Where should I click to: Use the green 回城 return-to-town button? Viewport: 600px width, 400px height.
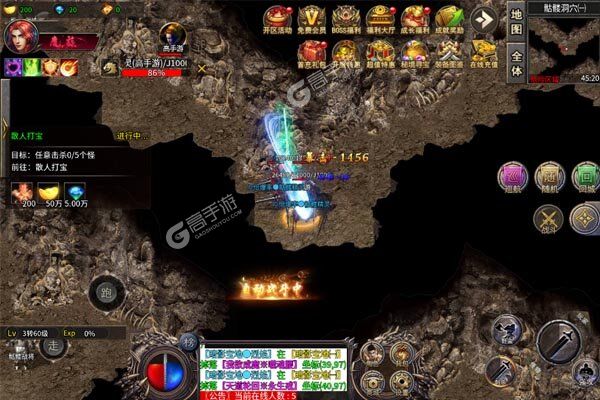[x=582, y=177]
